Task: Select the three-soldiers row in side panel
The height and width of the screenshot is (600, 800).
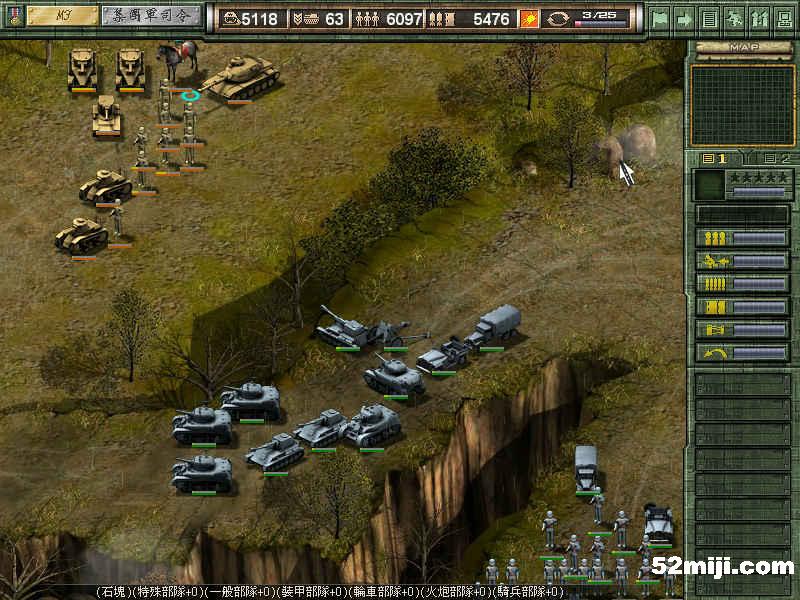Action: coord(742,238)
